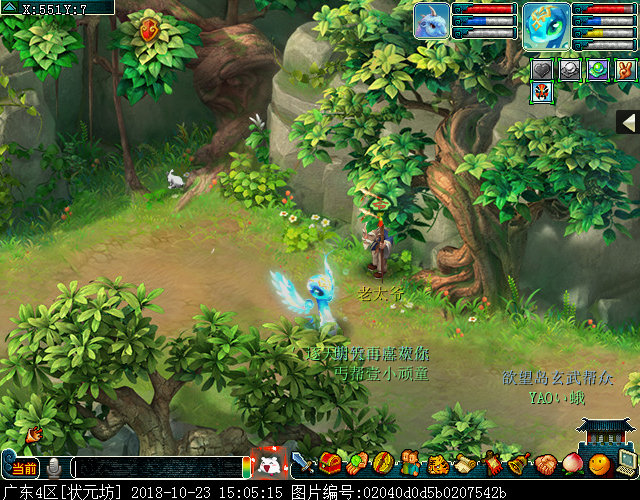This screenshot has width=640, height=500.
Task: Click the two children team icon
Action: 410,463
